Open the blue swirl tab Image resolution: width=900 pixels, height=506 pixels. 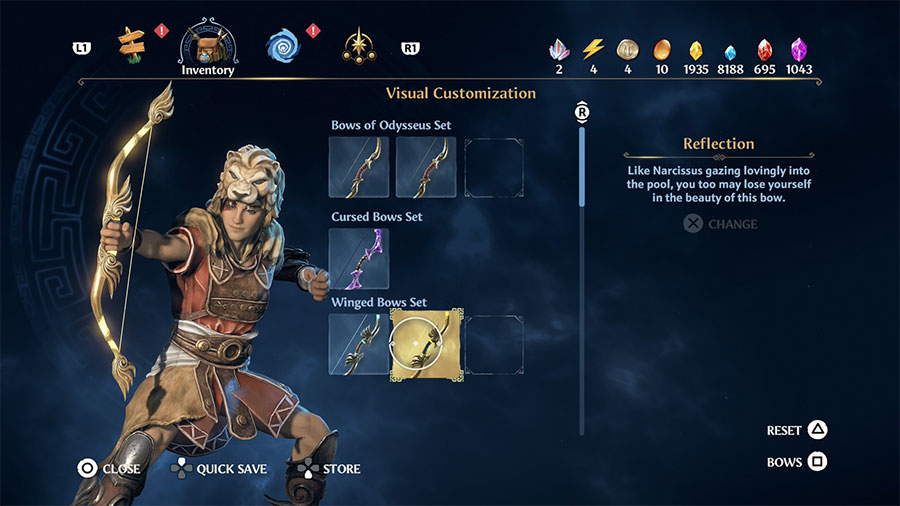283,45
